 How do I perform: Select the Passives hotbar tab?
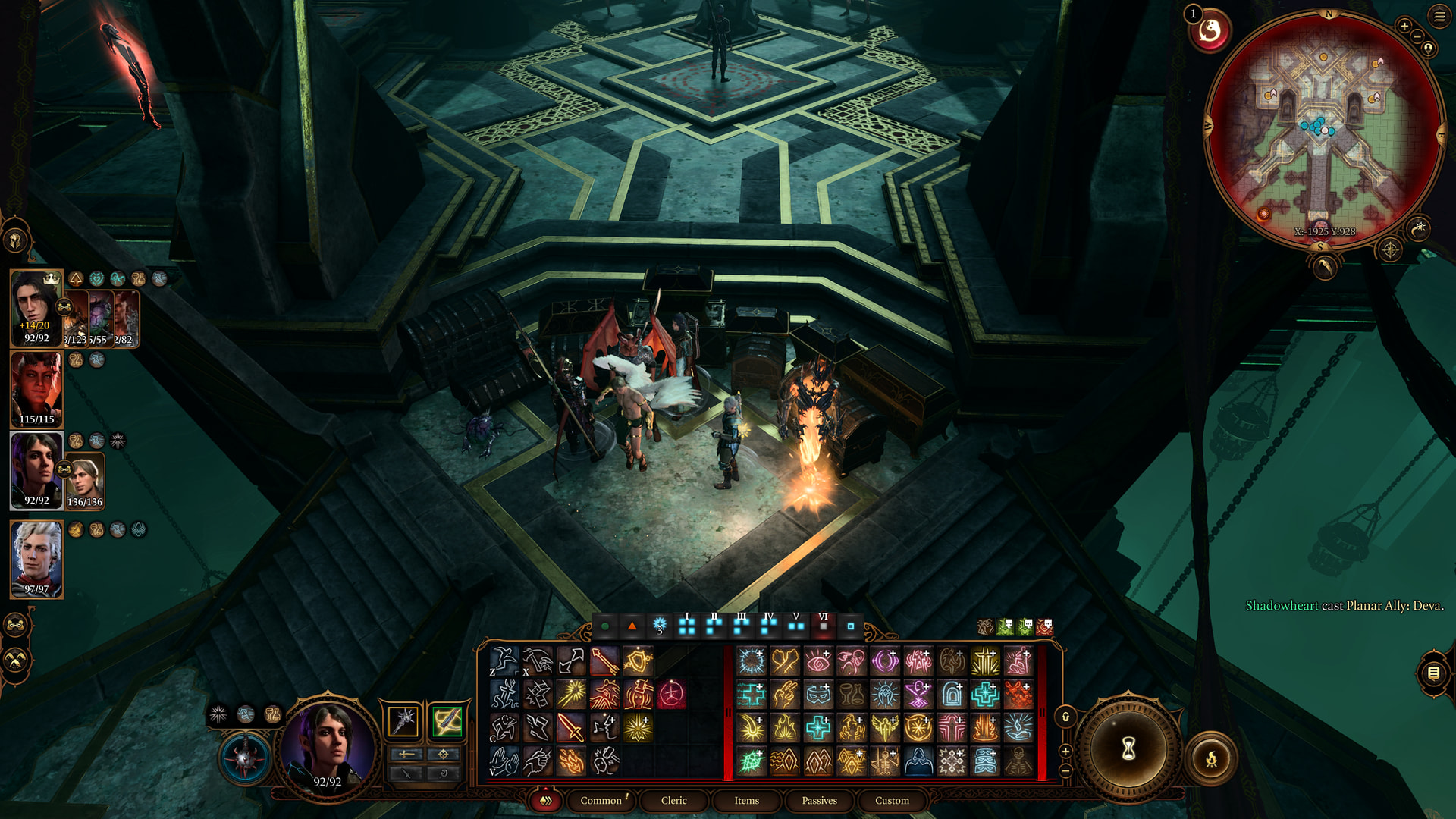(819, 800)
